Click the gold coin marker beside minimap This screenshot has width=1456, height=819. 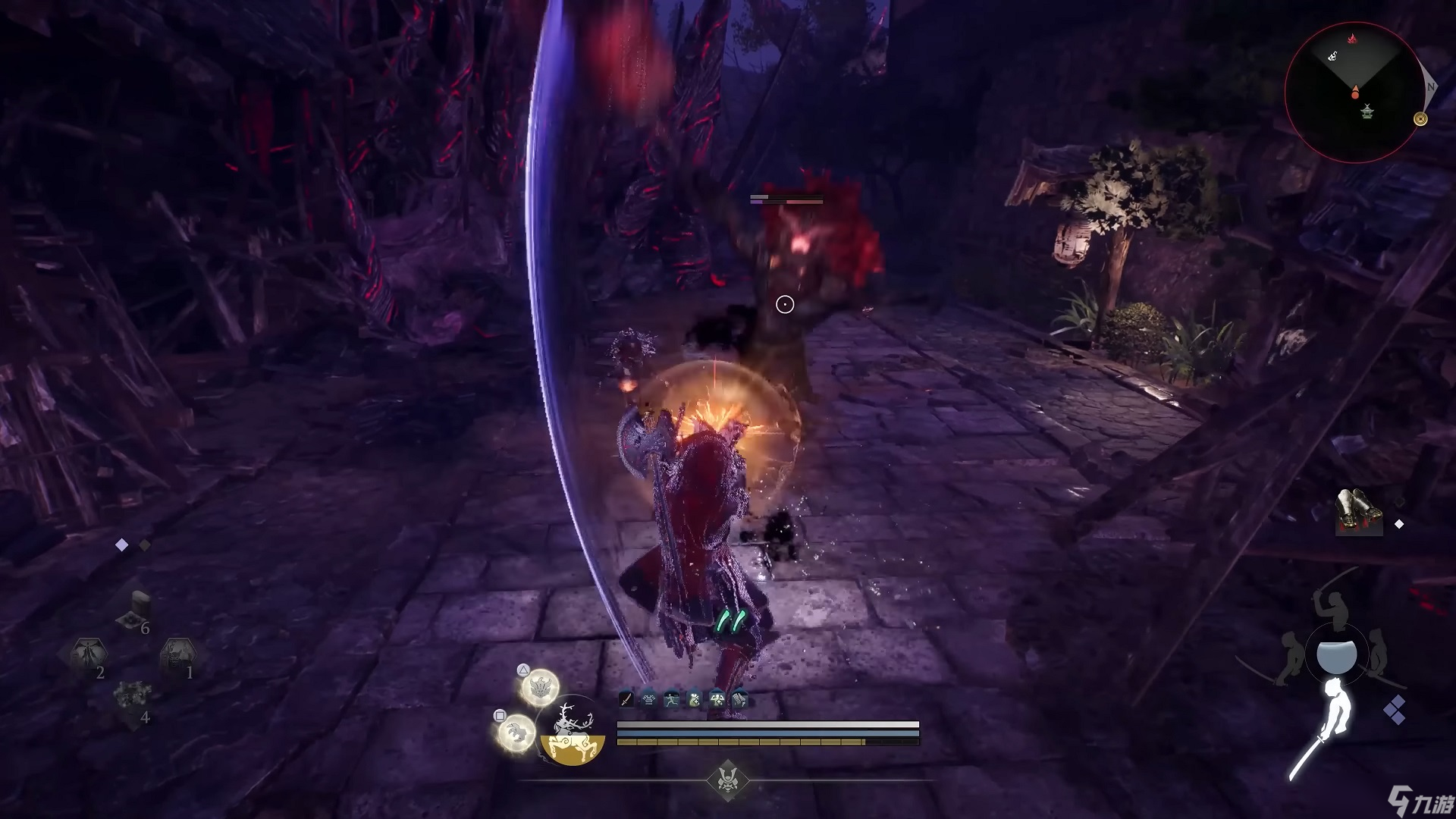[1420, 119]
